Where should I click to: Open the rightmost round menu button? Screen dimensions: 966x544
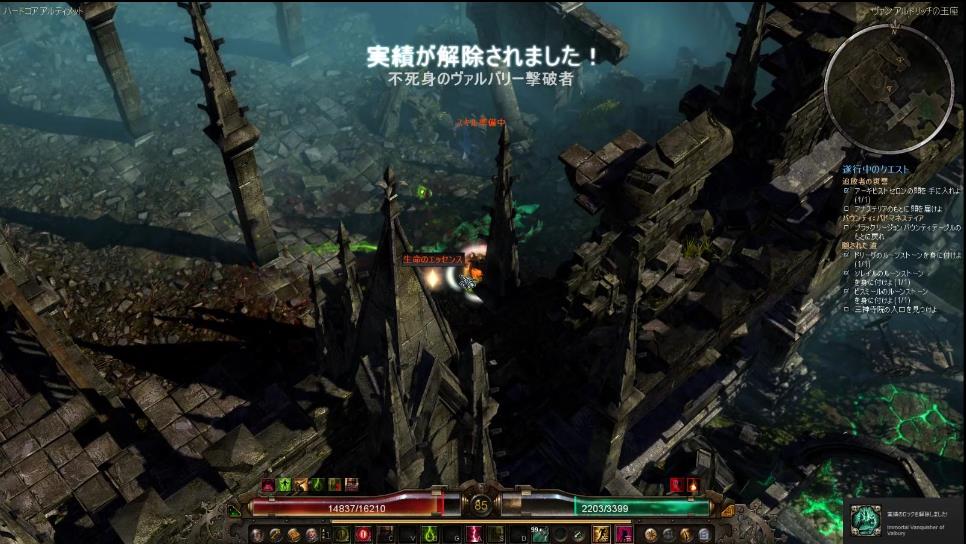click(703, 534)
